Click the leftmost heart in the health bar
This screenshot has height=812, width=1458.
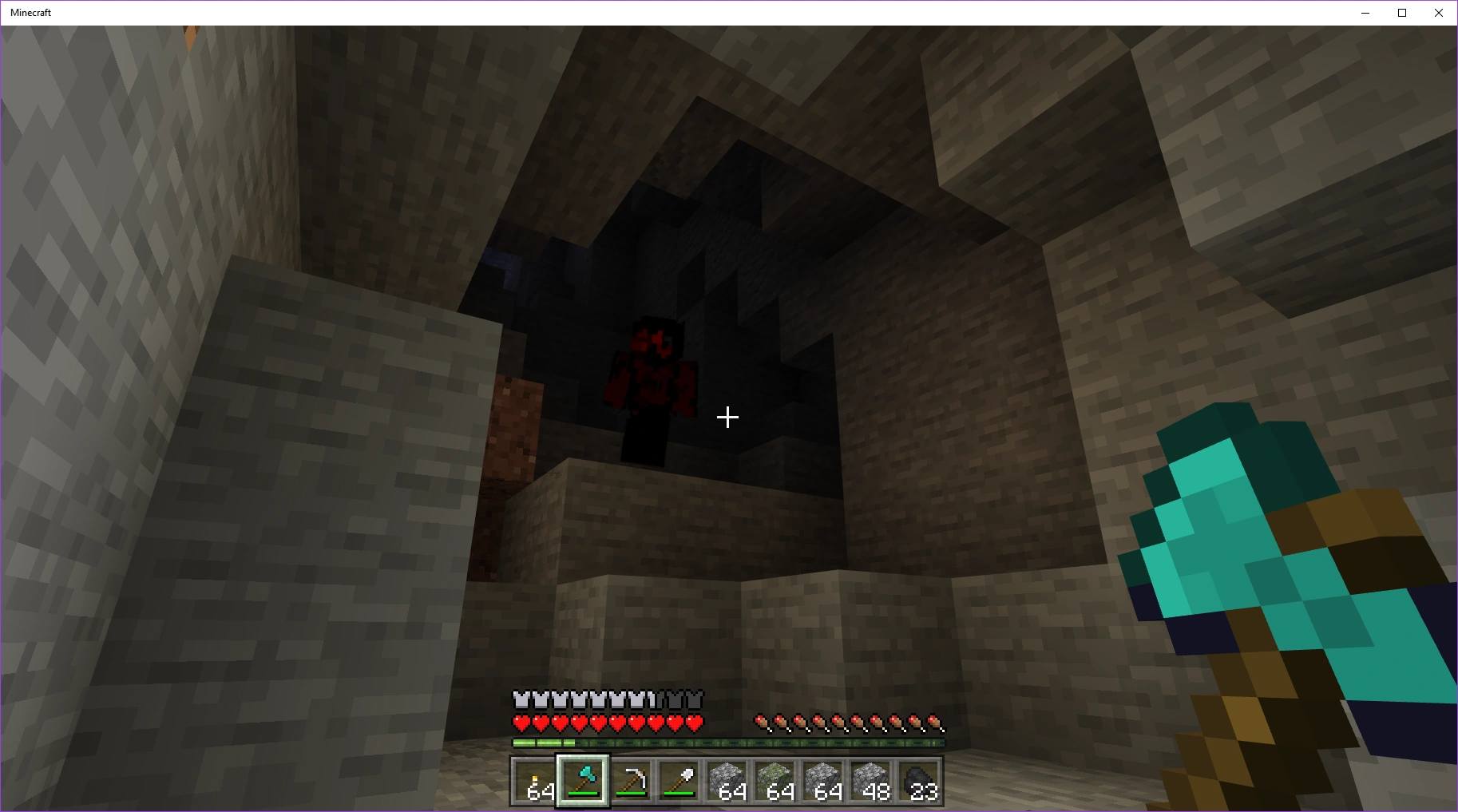pos(521,724)
